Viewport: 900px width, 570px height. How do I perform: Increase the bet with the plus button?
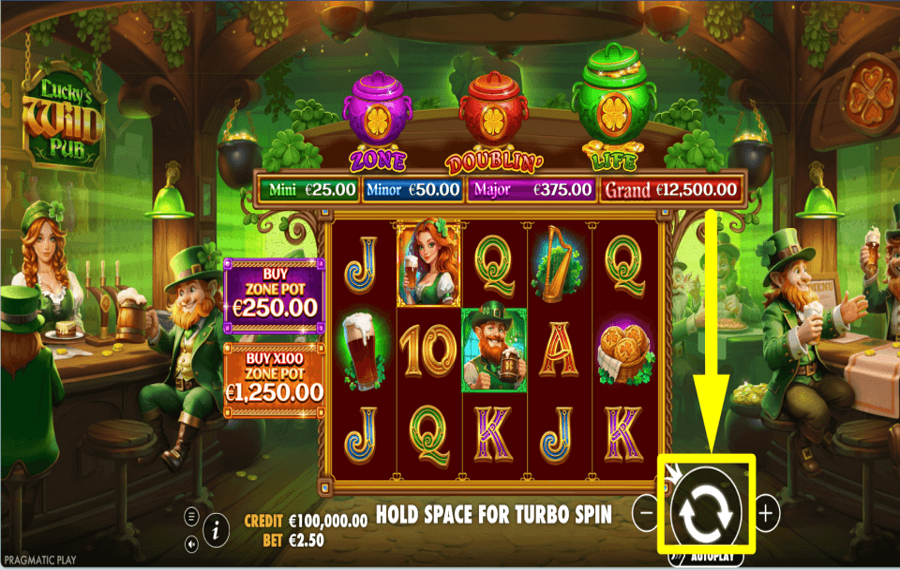[x=766, y=513]
